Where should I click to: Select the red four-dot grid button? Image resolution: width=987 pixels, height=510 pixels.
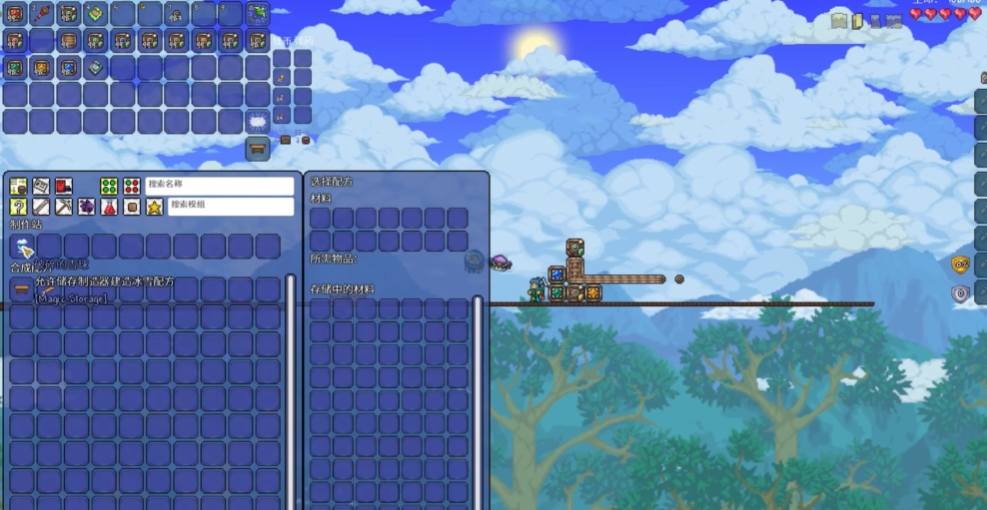(x=131, y=186)
